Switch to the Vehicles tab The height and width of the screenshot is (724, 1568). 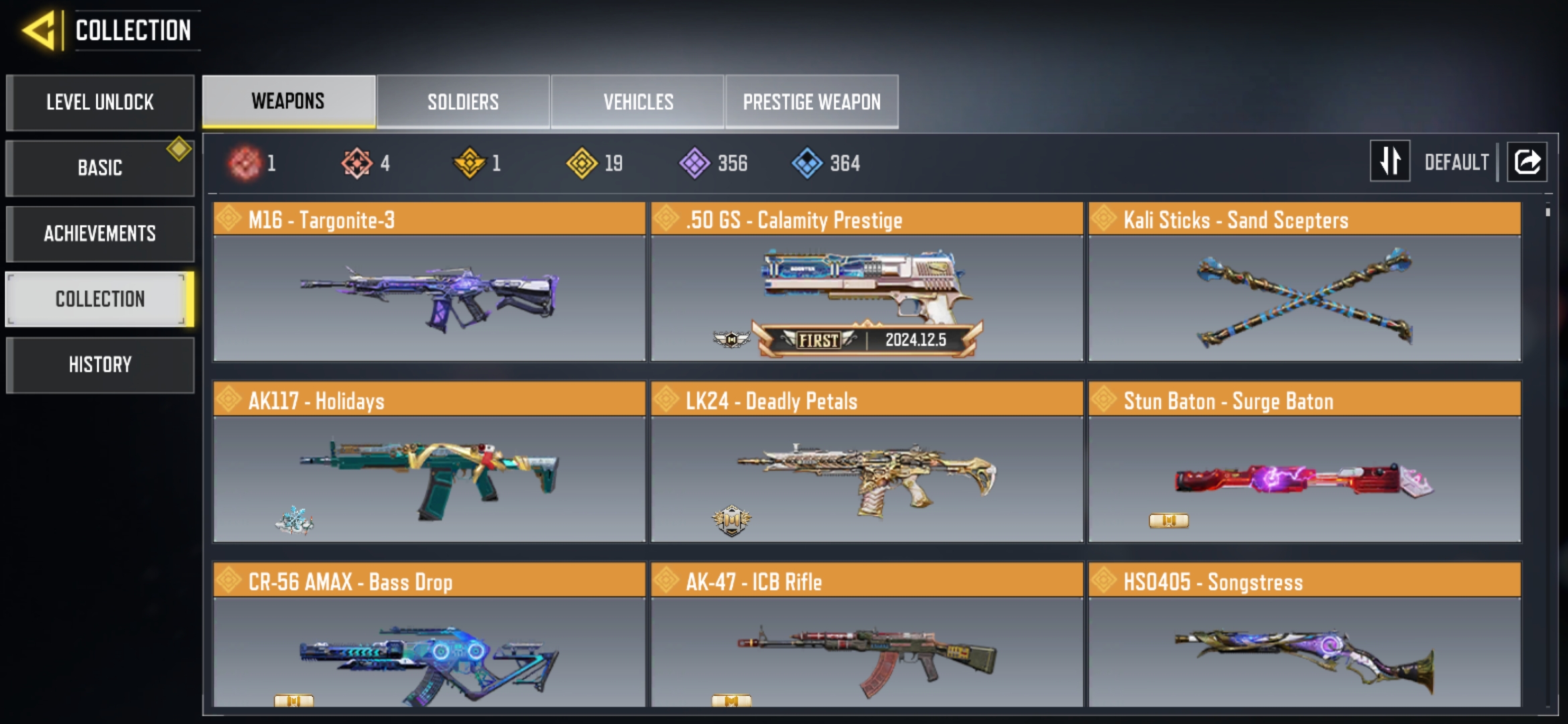click(638, 102)
